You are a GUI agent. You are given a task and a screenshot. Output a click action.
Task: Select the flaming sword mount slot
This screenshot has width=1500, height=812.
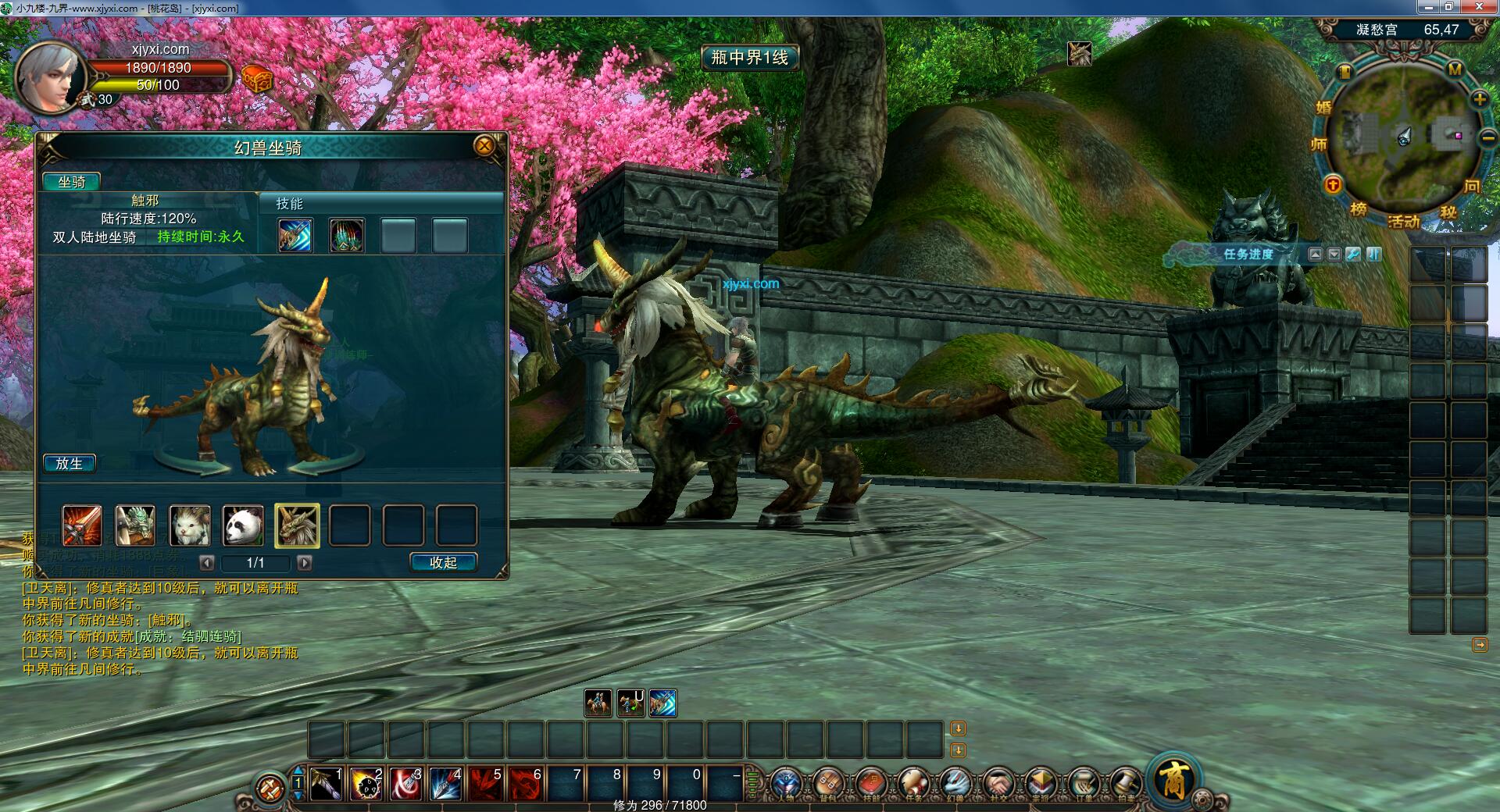point(82,525)
